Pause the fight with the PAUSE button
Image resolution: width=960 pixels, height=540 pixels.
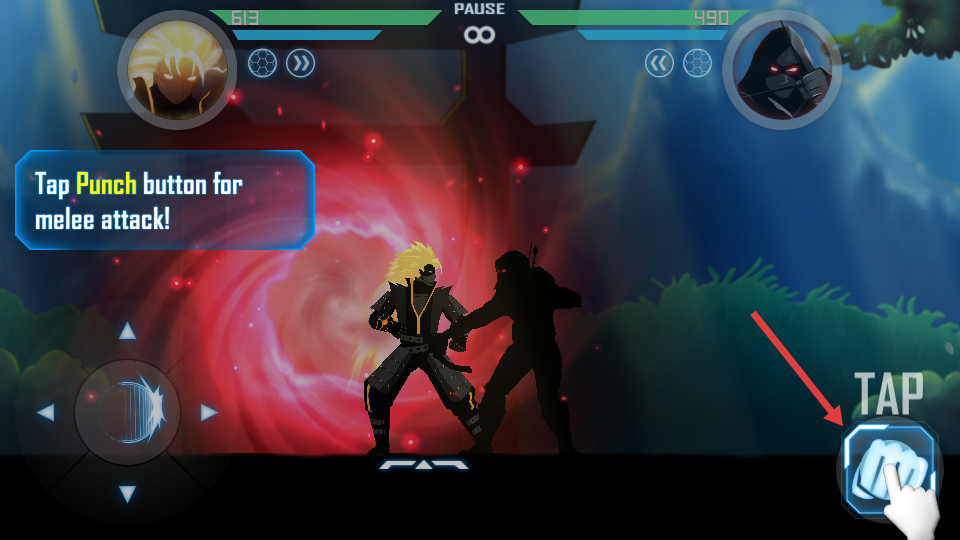coord(480,10)
